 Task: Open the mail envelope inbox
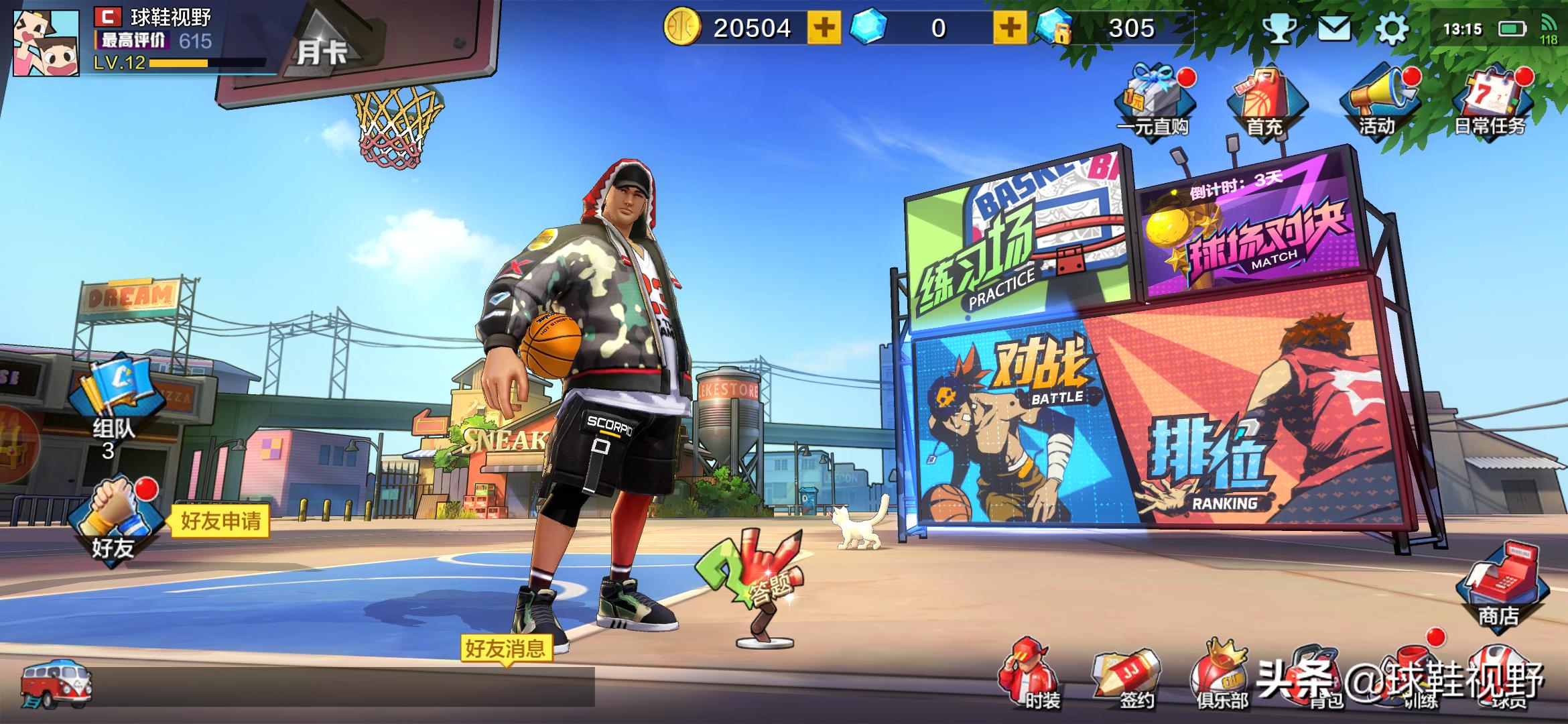click(1334, 29)
